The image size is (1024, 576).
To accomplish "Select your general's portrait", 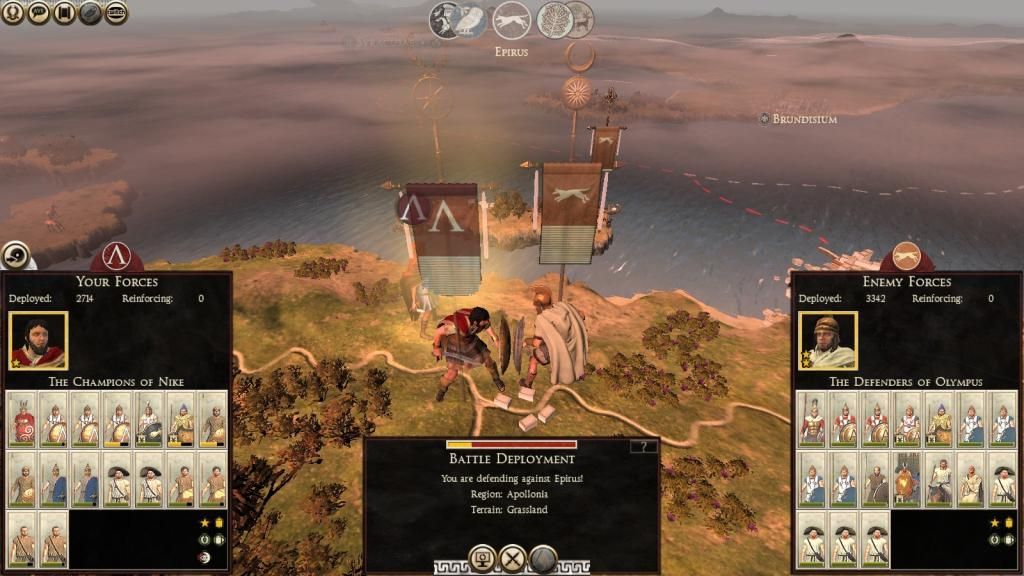I will tap(38, 341).
